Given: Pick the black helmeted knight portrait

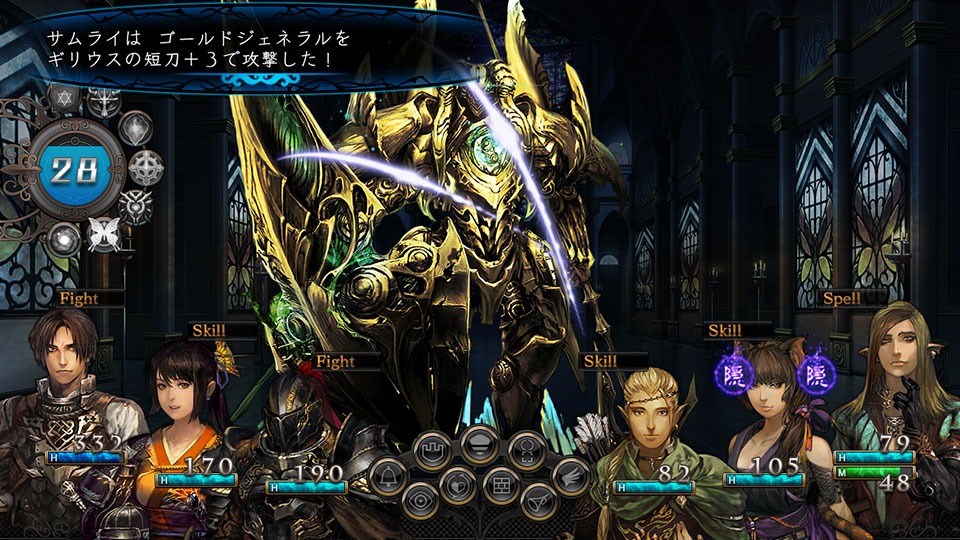Looking at the screenshot, I should (x=300, y=410).
